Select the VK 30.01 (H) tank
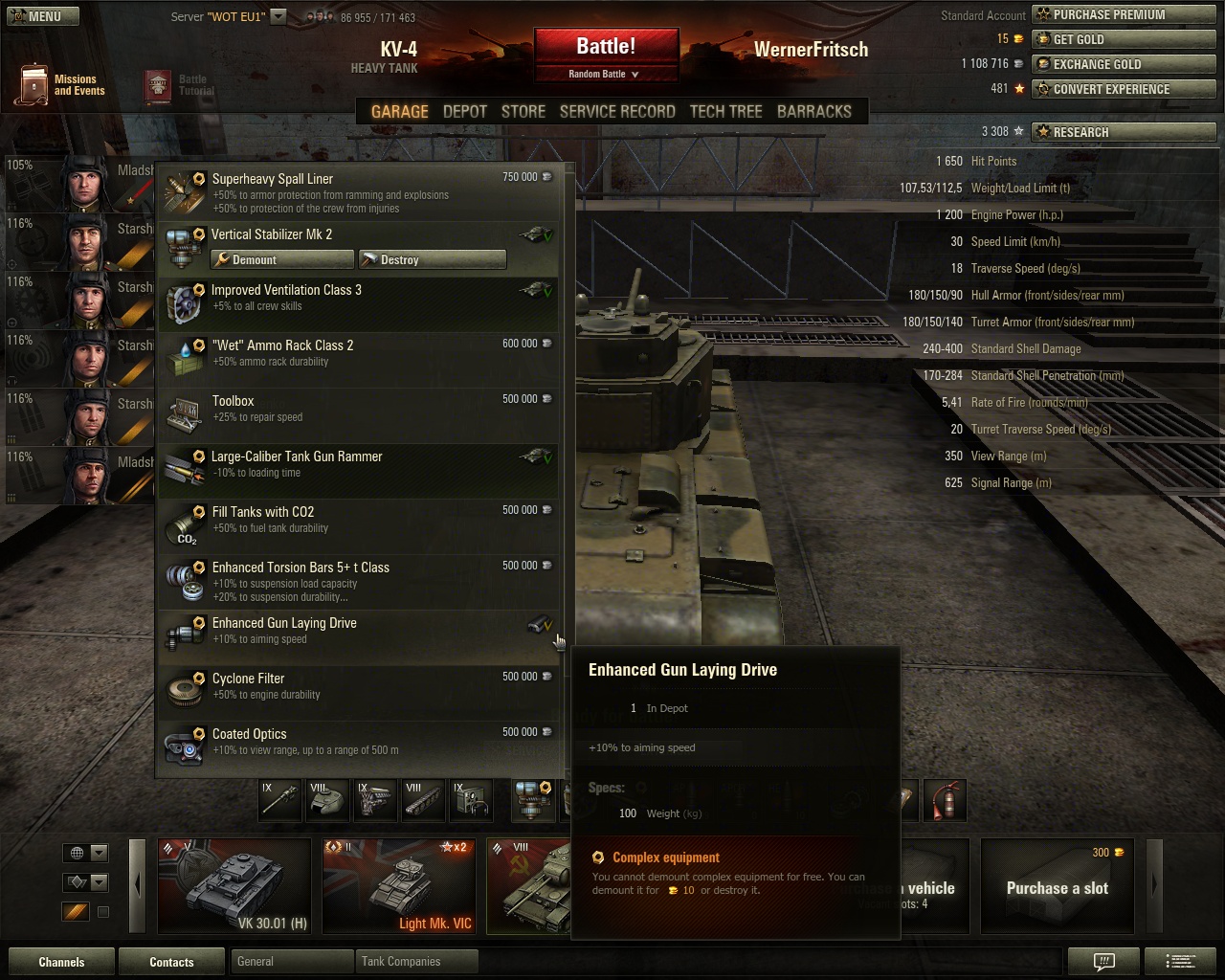The height and width of the screenshot is (980, 1225). point(234,885)
